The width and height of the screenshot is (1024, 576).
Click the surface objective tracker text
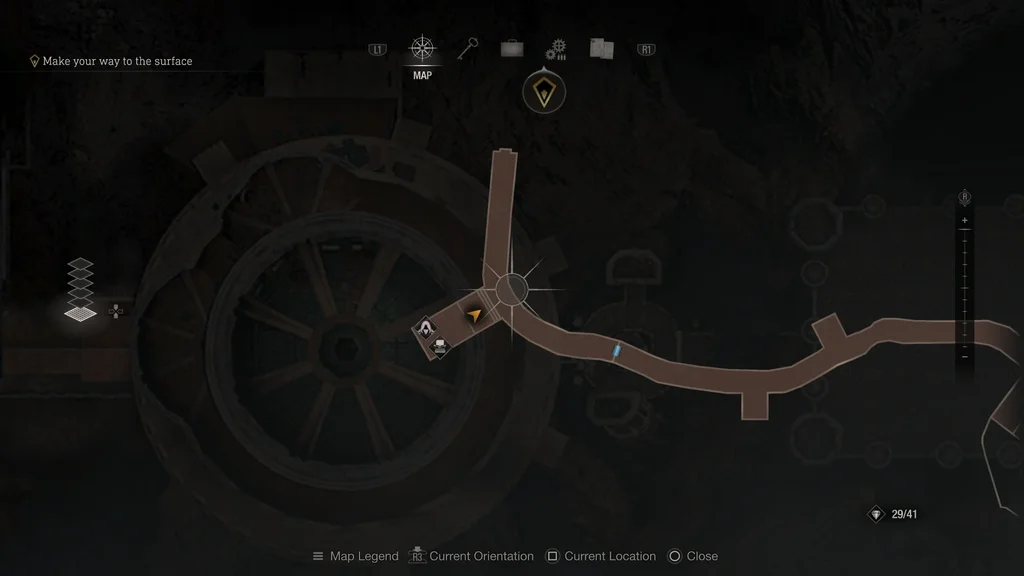117,61
